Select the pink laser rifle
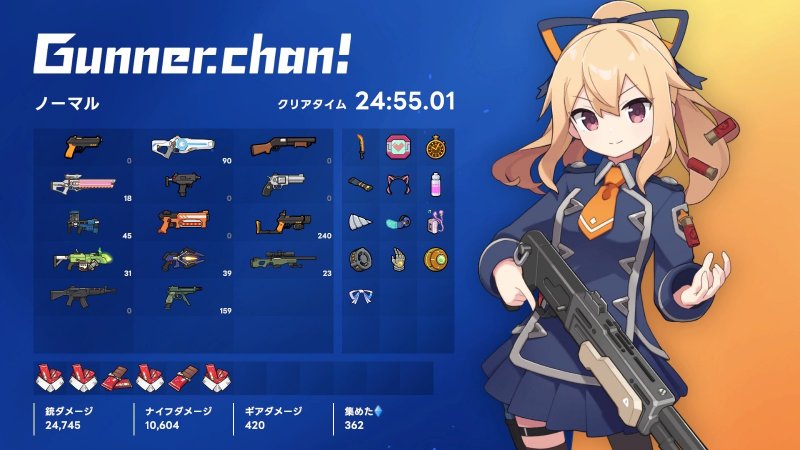The height and width of the screenshot is (450, 800). (83, 184)
